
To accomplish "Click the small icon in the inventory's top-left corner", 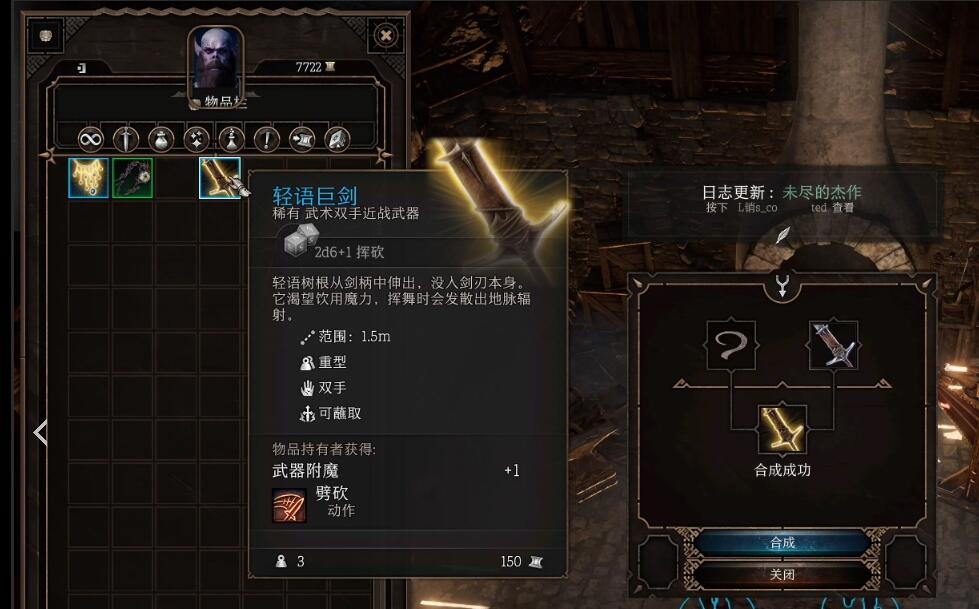I will point(46,36).
